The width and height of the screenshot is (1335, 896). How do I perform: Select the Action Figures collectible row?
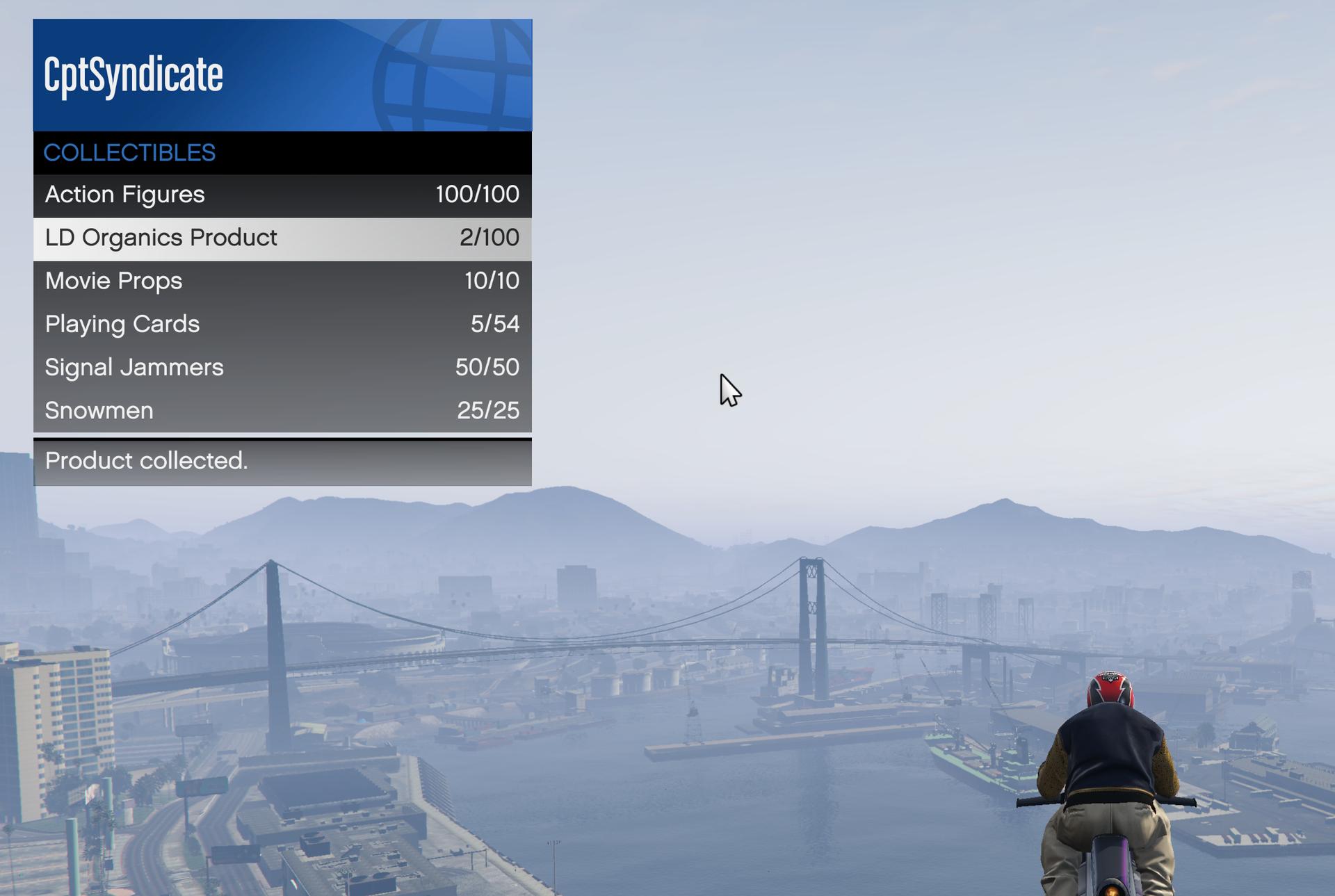pyautogui.click(x=282, y=195)
